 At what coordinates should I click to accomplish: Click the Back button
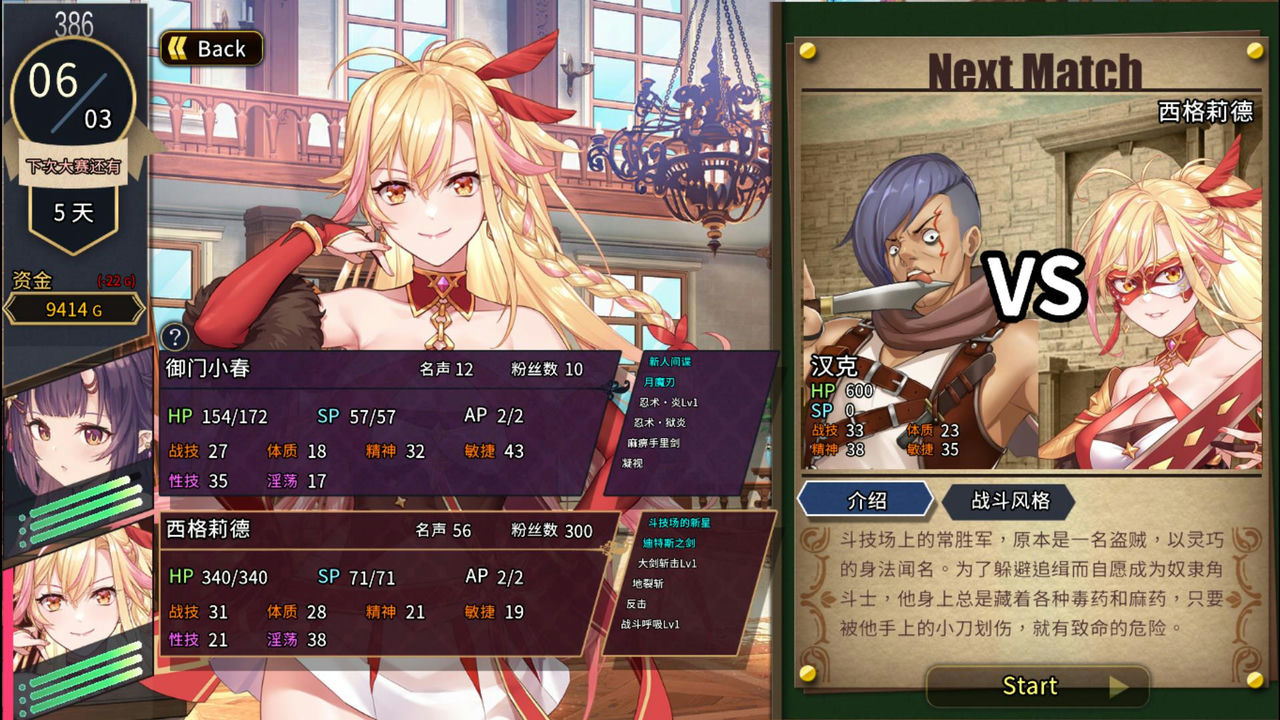click(x=210, y=48)
